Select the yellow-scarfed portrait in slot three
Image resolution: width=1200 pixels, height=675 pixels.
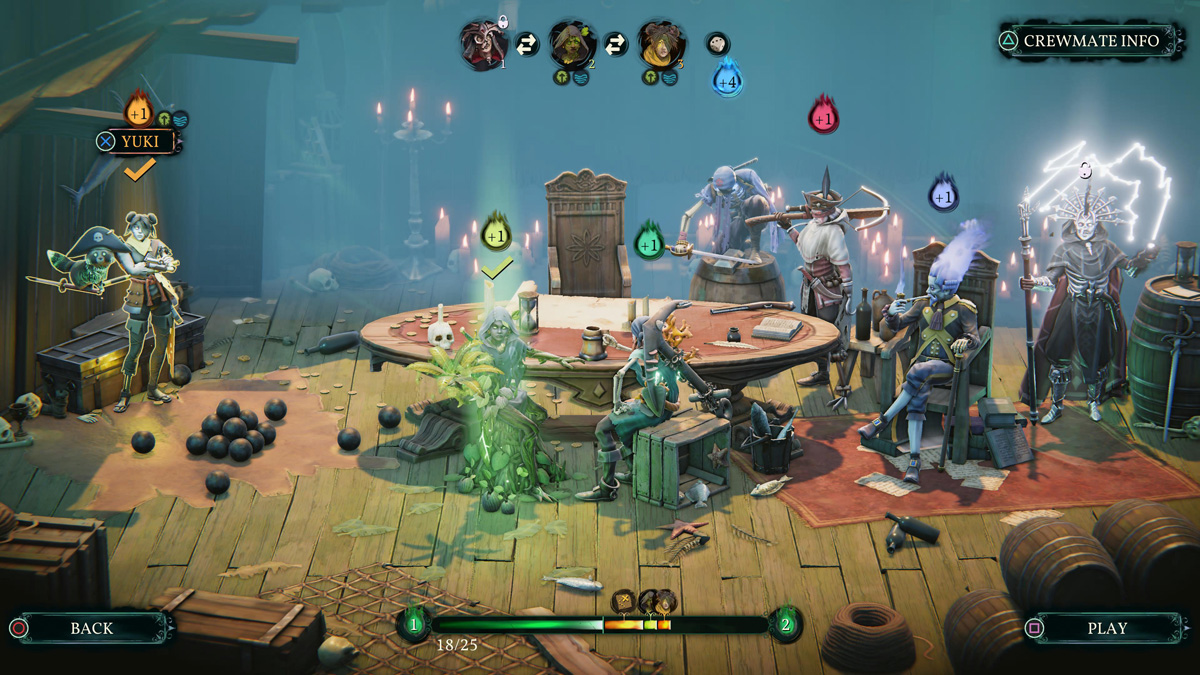tap(660, 44)
